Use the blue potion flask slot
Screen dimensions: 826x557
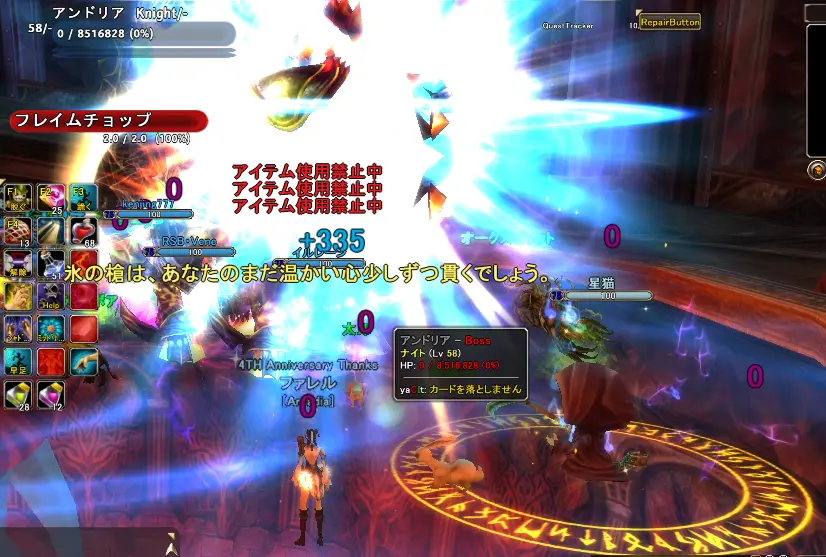point(51,265)
